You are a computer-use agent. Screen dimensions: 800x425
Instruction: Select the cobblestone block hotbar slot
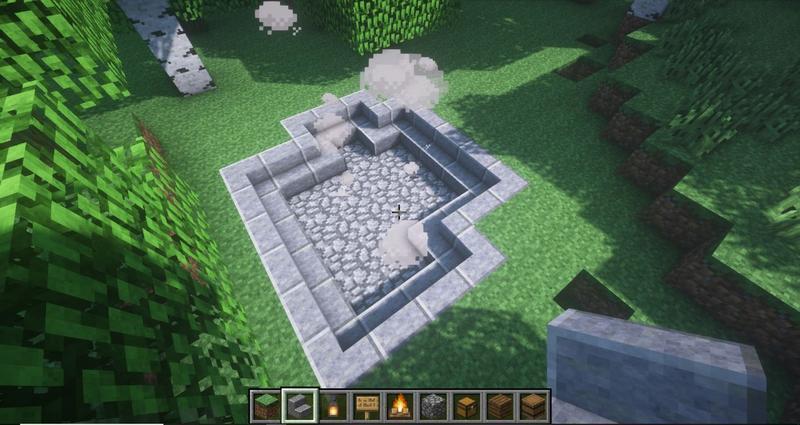[433, 406]
